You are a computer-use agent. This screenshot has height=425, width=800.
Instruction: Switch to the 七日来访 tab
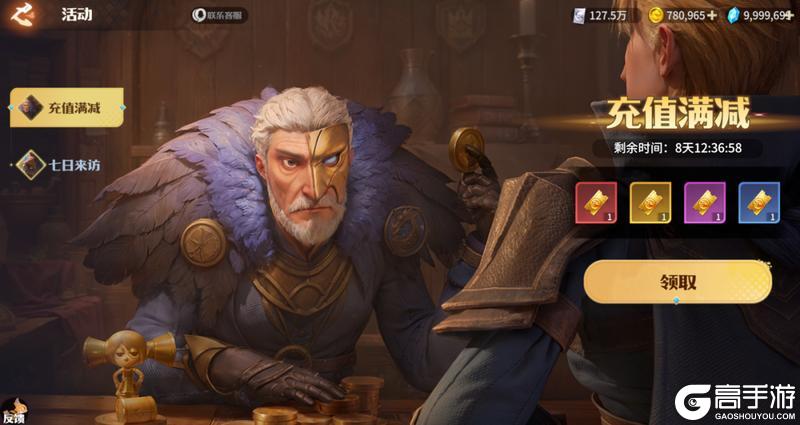[x=64, y=164]
